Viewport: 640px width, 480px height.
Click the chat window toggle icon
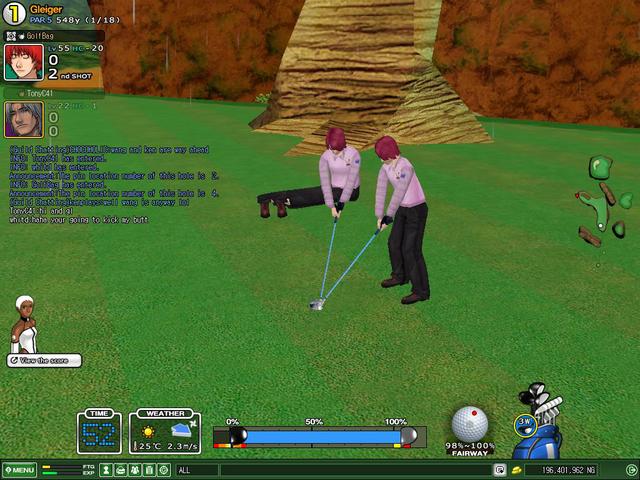(x=499, y=470)
